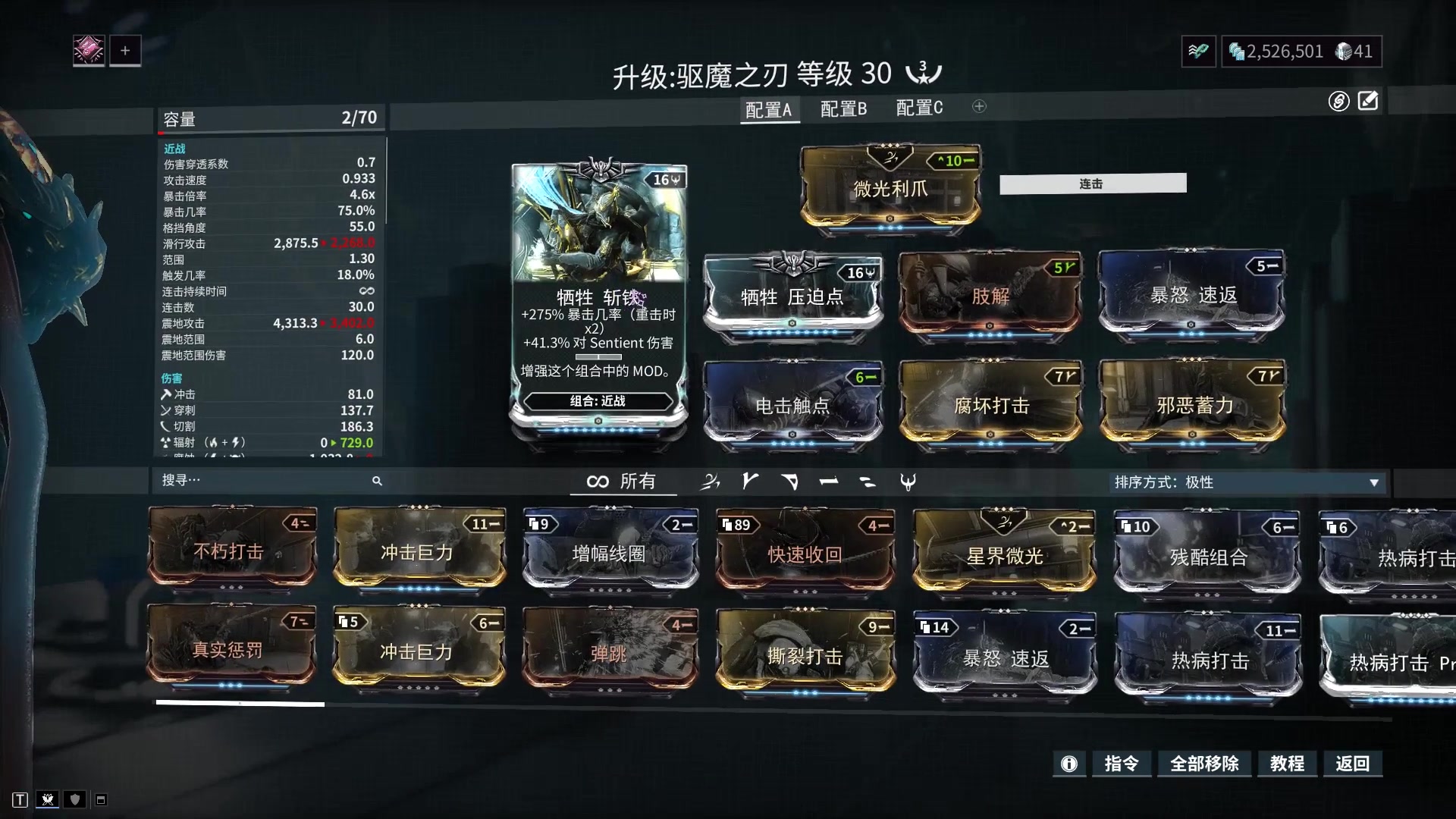
Task: Click the edit loadout pencil icon top right
Action: [x=1370, y=100]
